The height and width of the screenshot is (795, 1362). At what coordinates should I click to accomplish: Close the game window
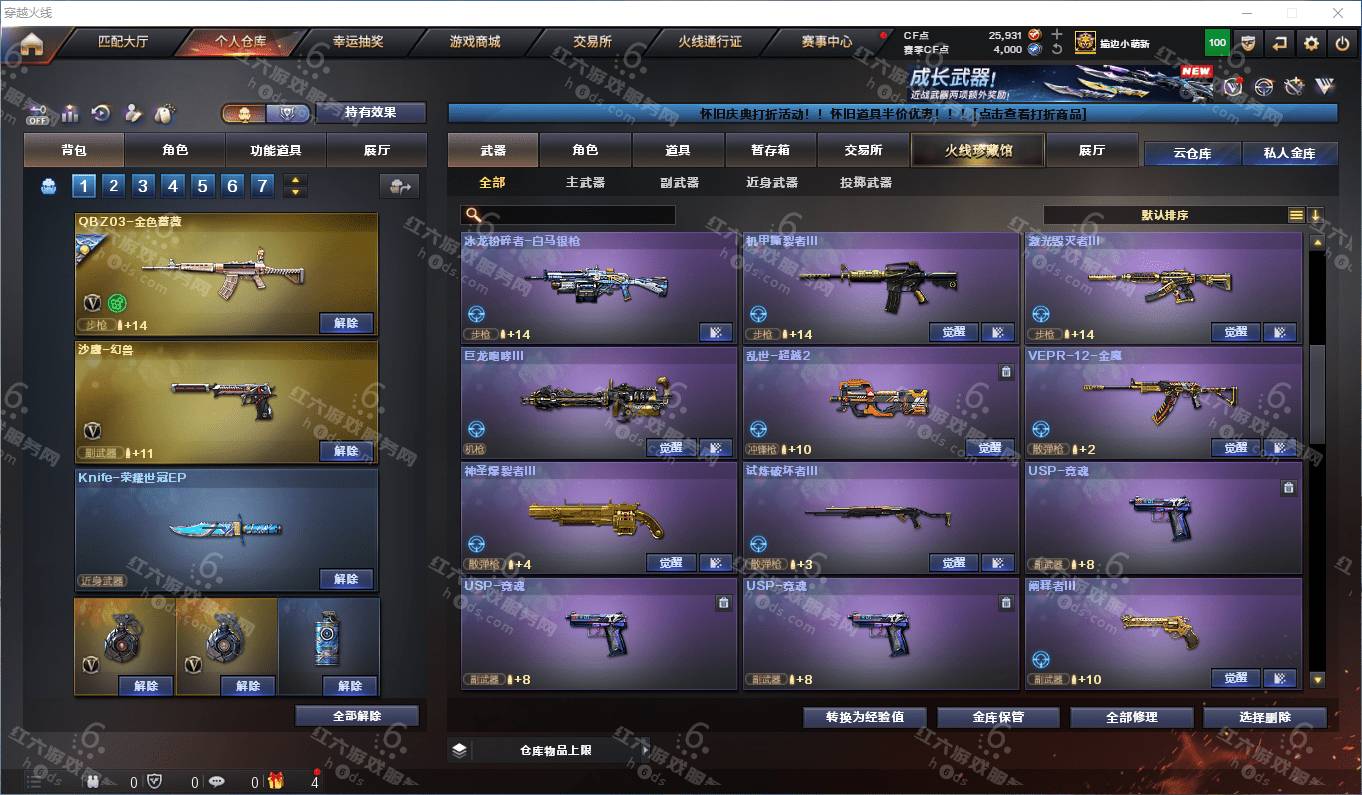pyautogui.click(x=1338, y=13)
